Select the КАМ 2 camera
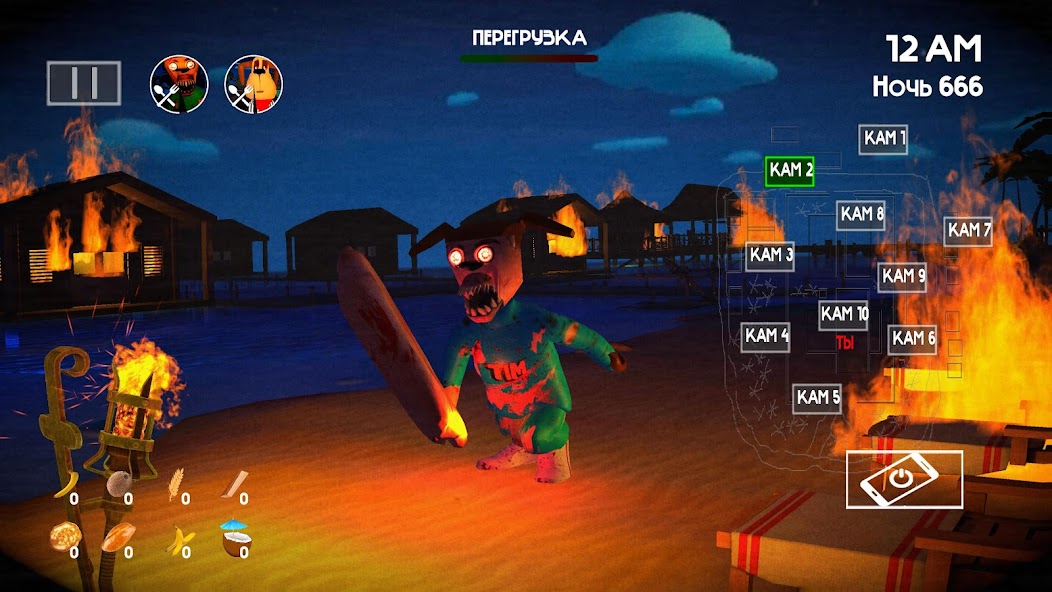1052x592 pixels. tap(790, 171)
